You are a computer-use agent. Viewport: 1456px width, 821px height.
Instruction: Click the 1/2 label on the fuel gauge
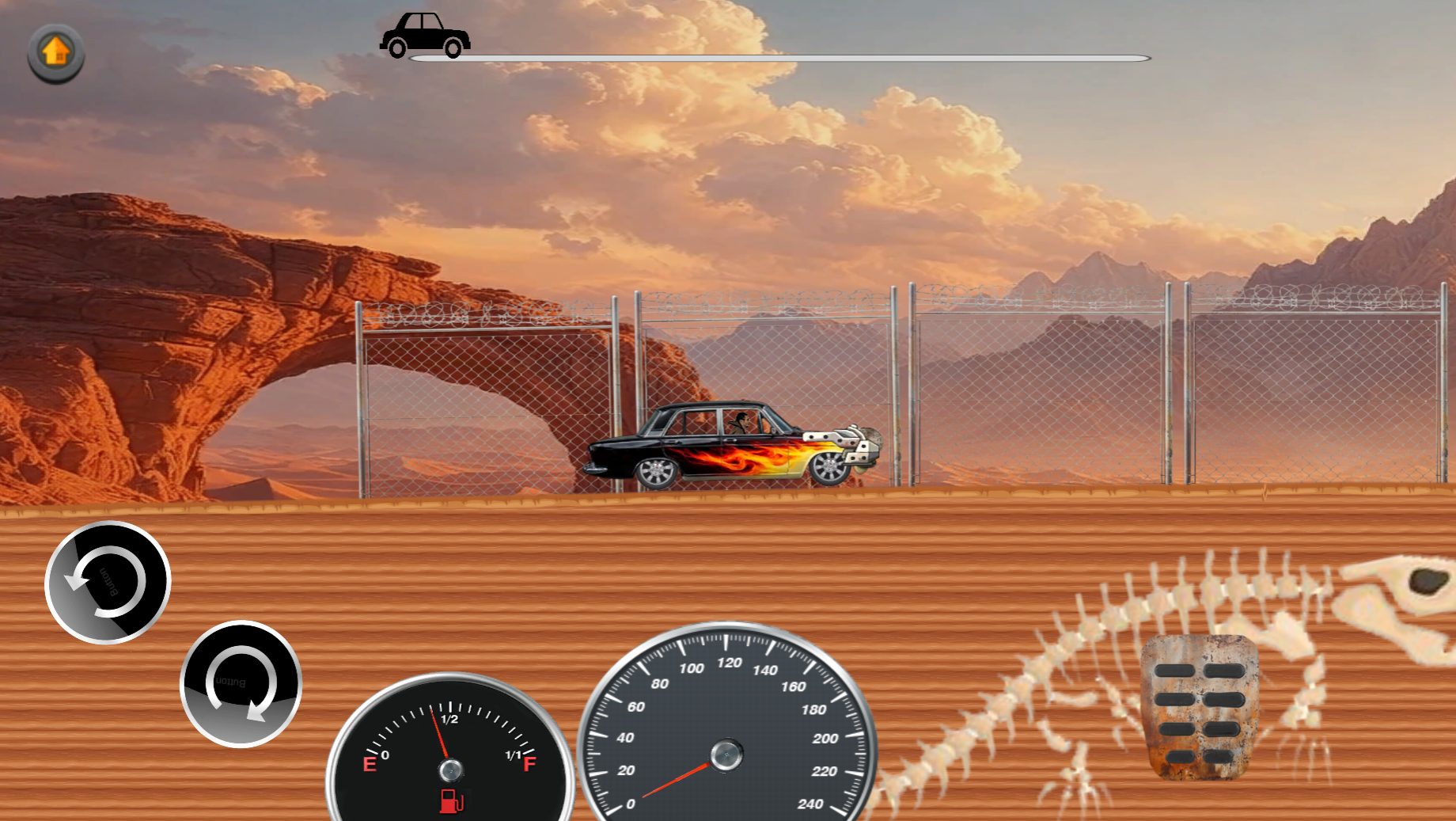click(448, 720)
